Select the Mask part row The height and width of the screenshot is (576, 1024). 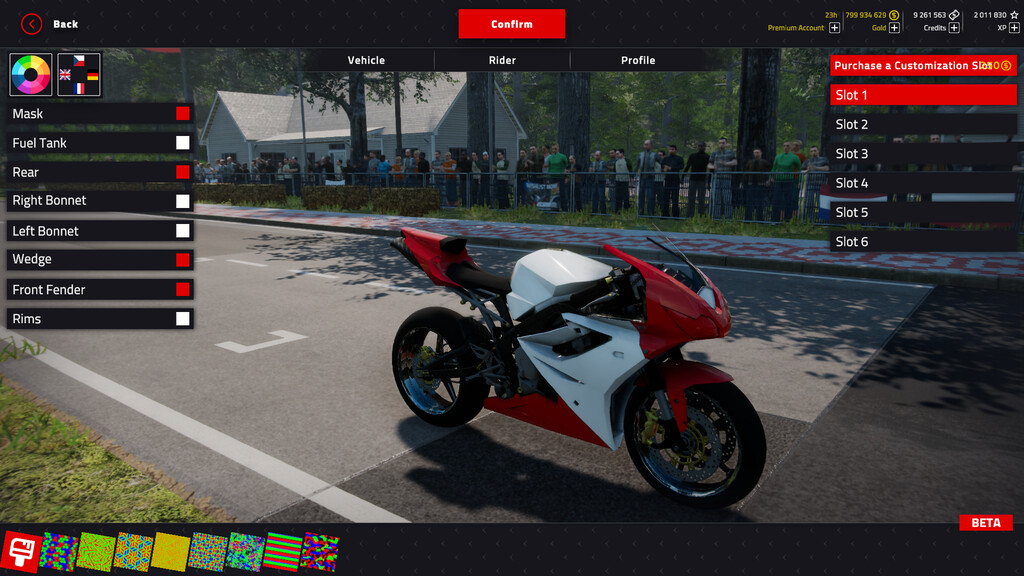[90, 114]
